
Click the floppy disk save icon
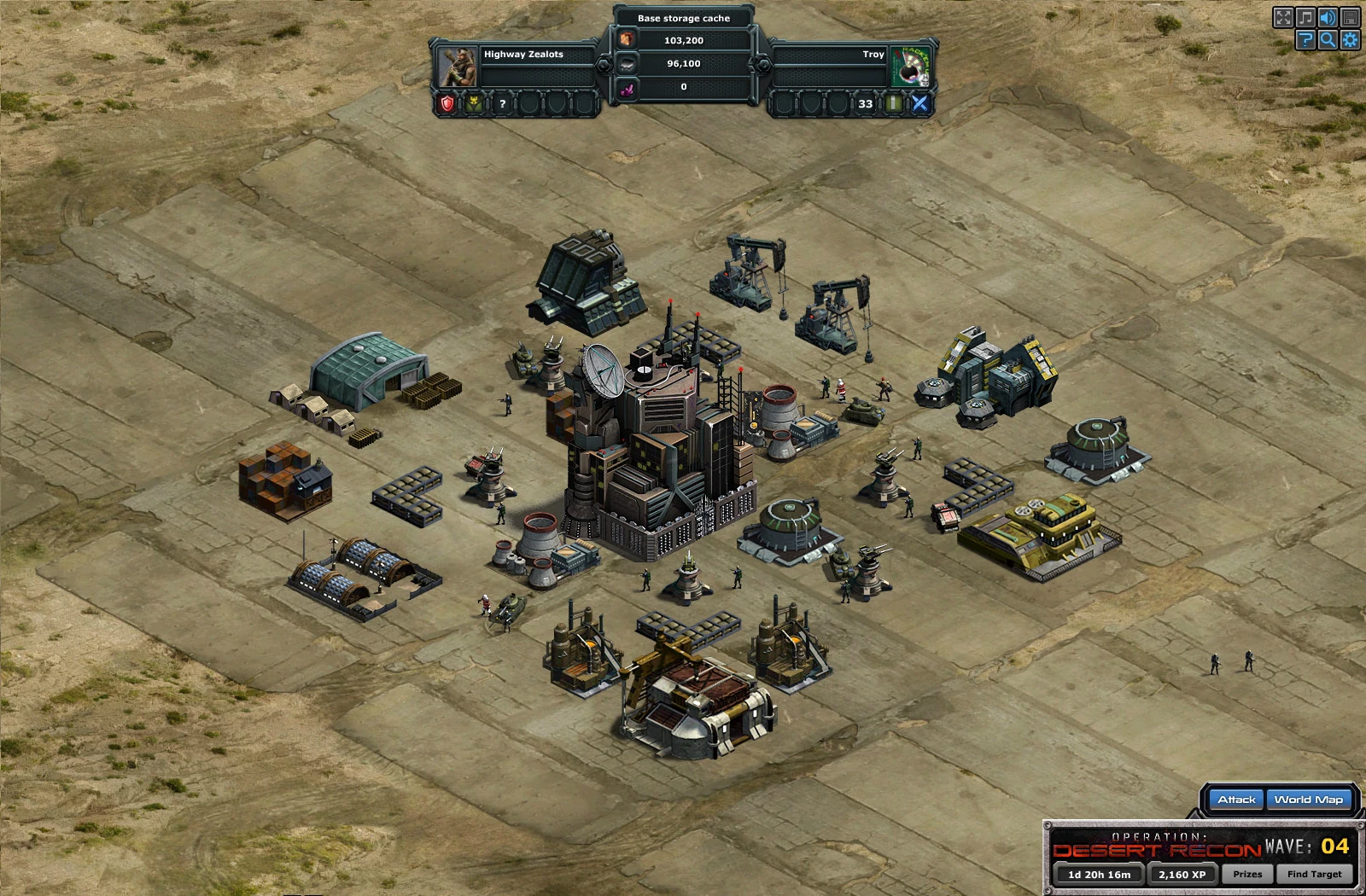(1350, 18)
